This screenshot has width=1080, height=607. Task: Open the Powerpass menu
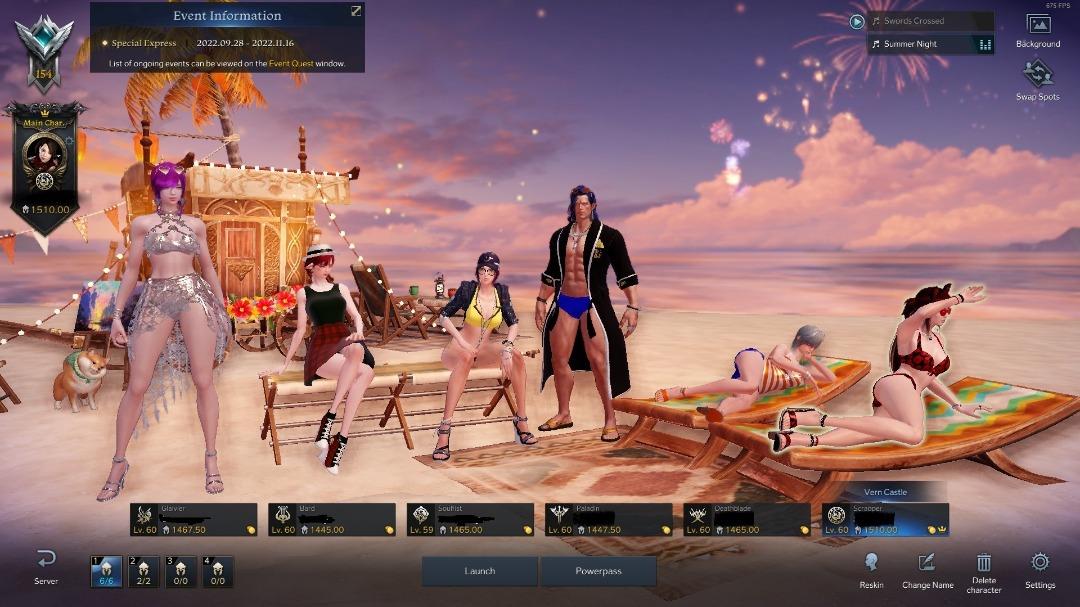(598, 571)
